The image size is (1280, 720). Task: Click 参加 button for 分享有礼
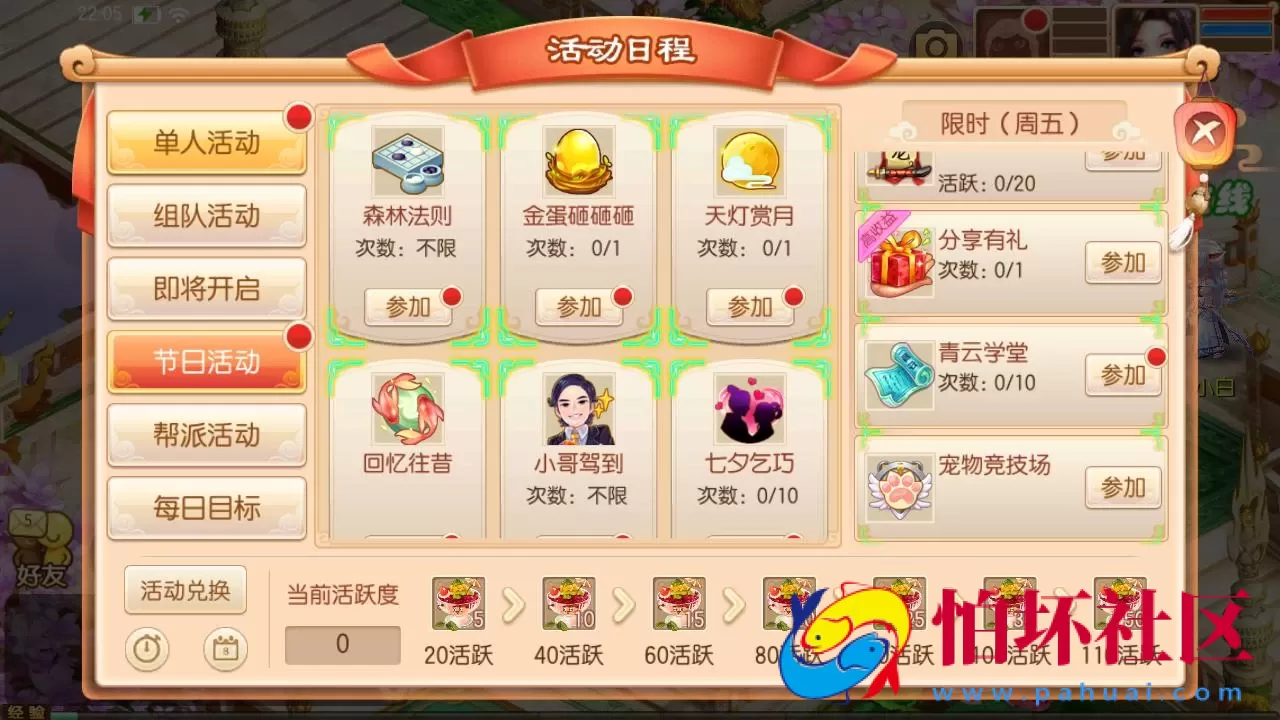(1122, 262)
